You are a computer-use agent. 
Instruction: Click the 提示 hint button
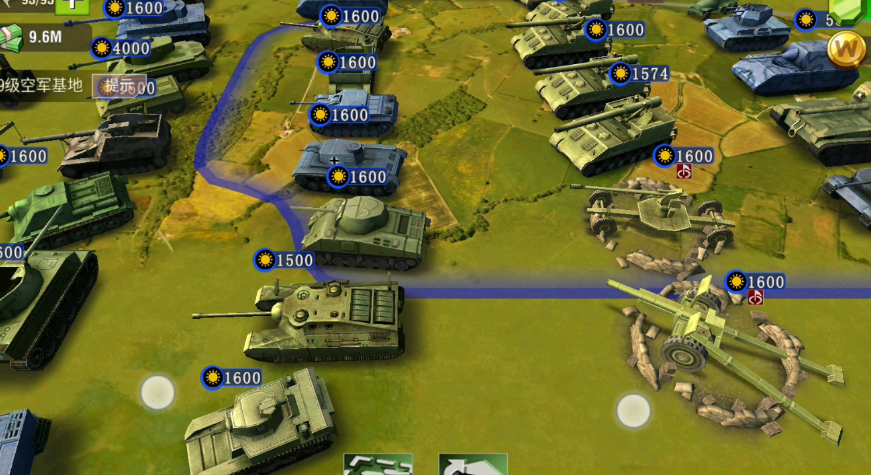[119, 86]
